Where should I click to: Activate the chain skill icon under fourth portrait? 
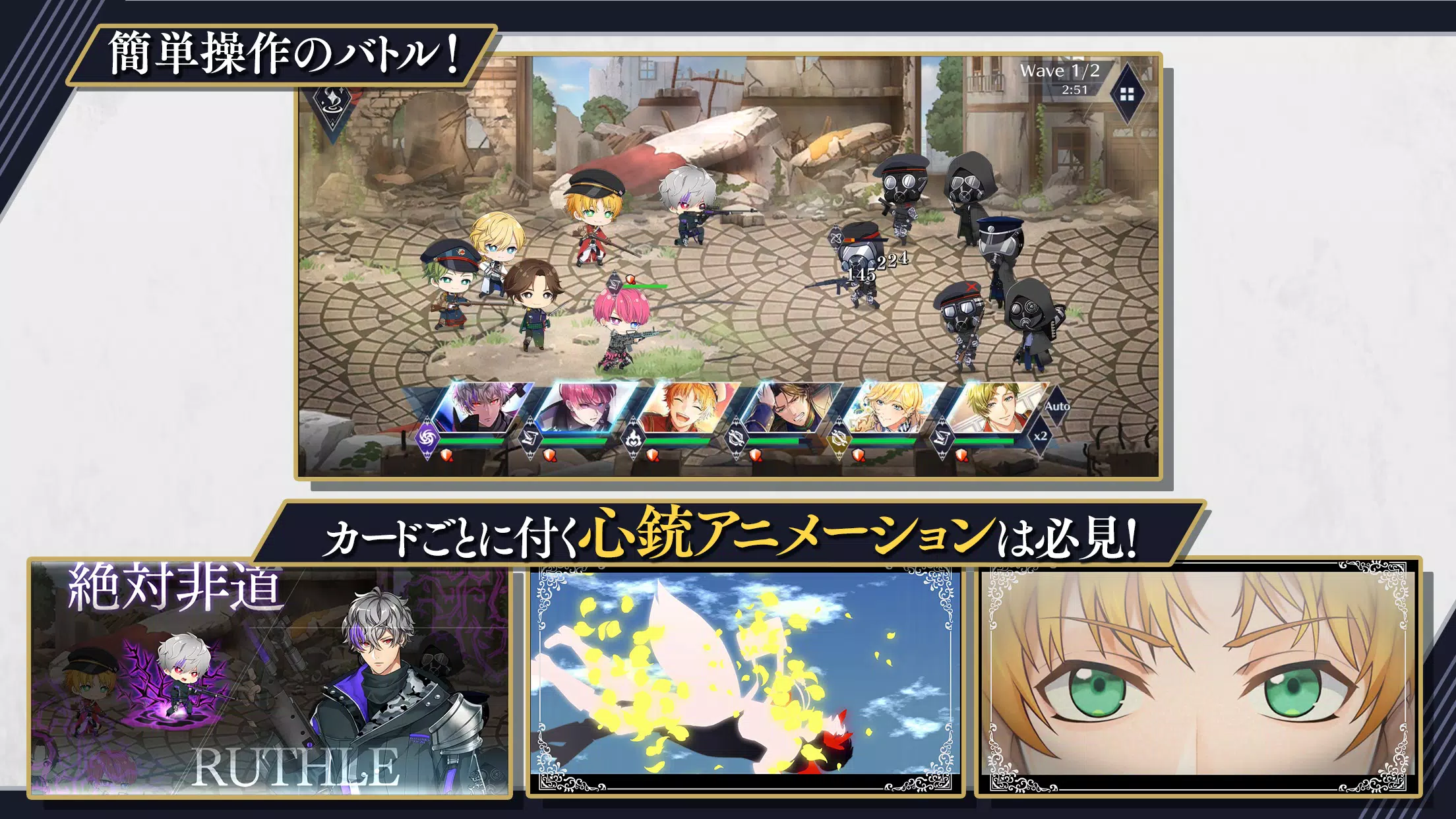coord(737,440)
